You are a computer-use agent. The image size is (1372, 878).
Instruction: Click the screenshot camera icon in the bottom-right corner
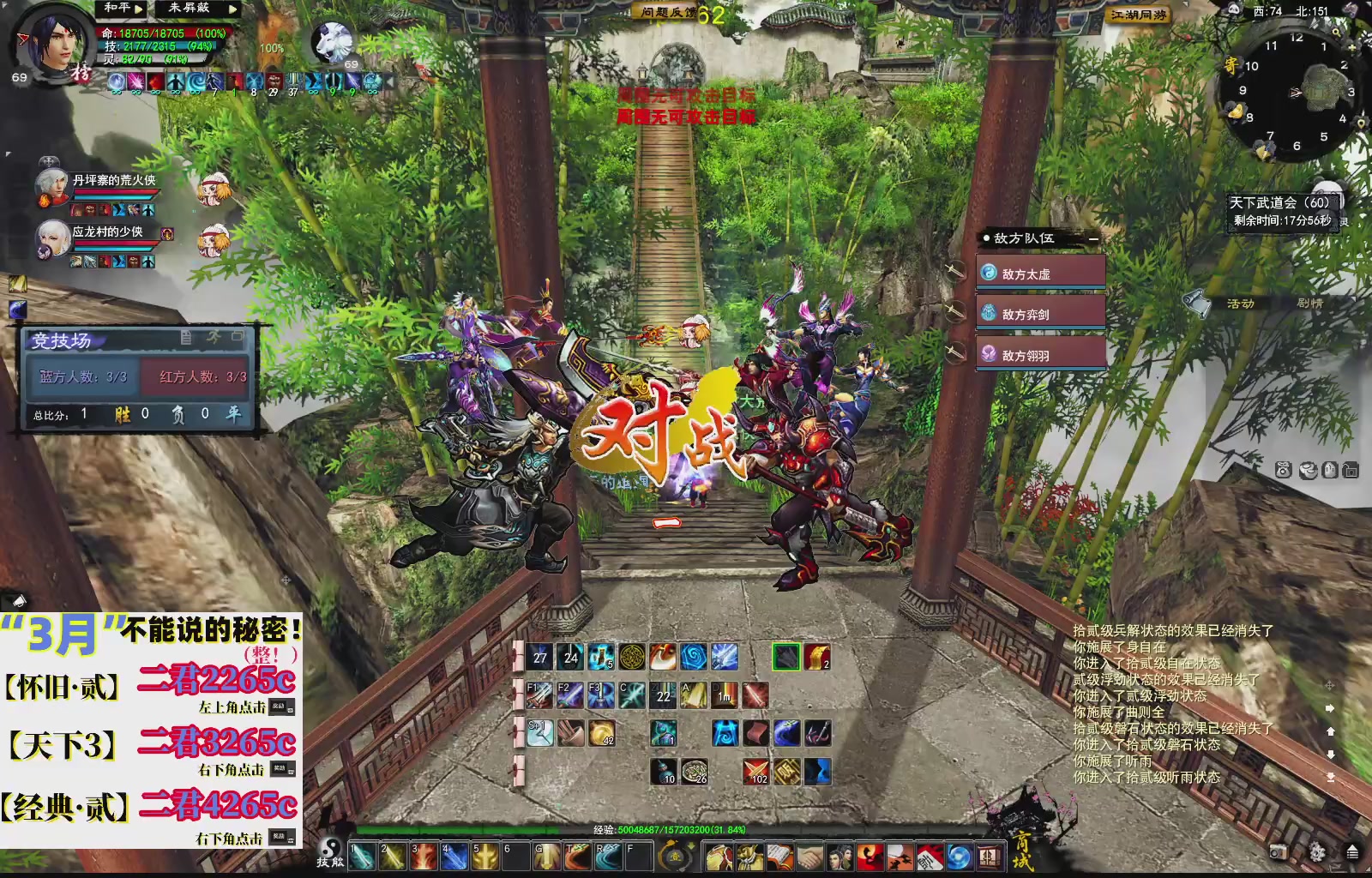(x=1279, y=852)
